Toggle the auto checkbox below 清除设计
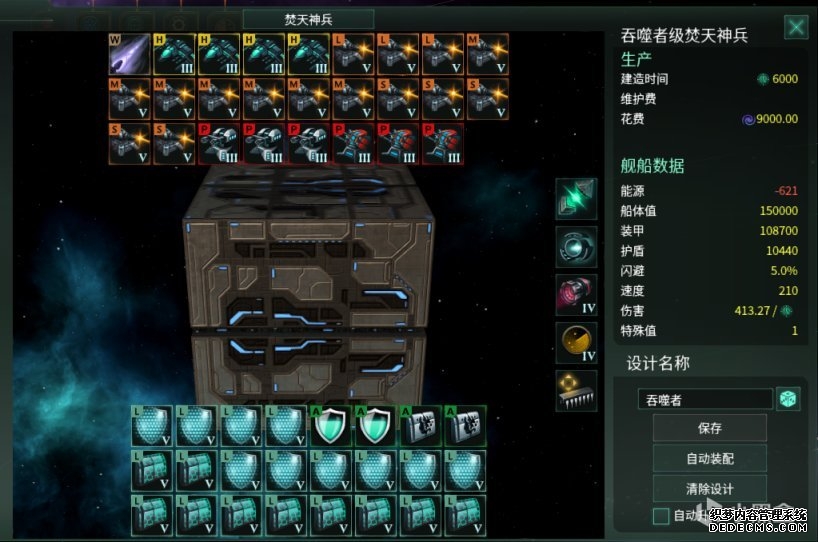Image resolution: width=818 pixels, height=542 pixels. (x=661, y=516)
